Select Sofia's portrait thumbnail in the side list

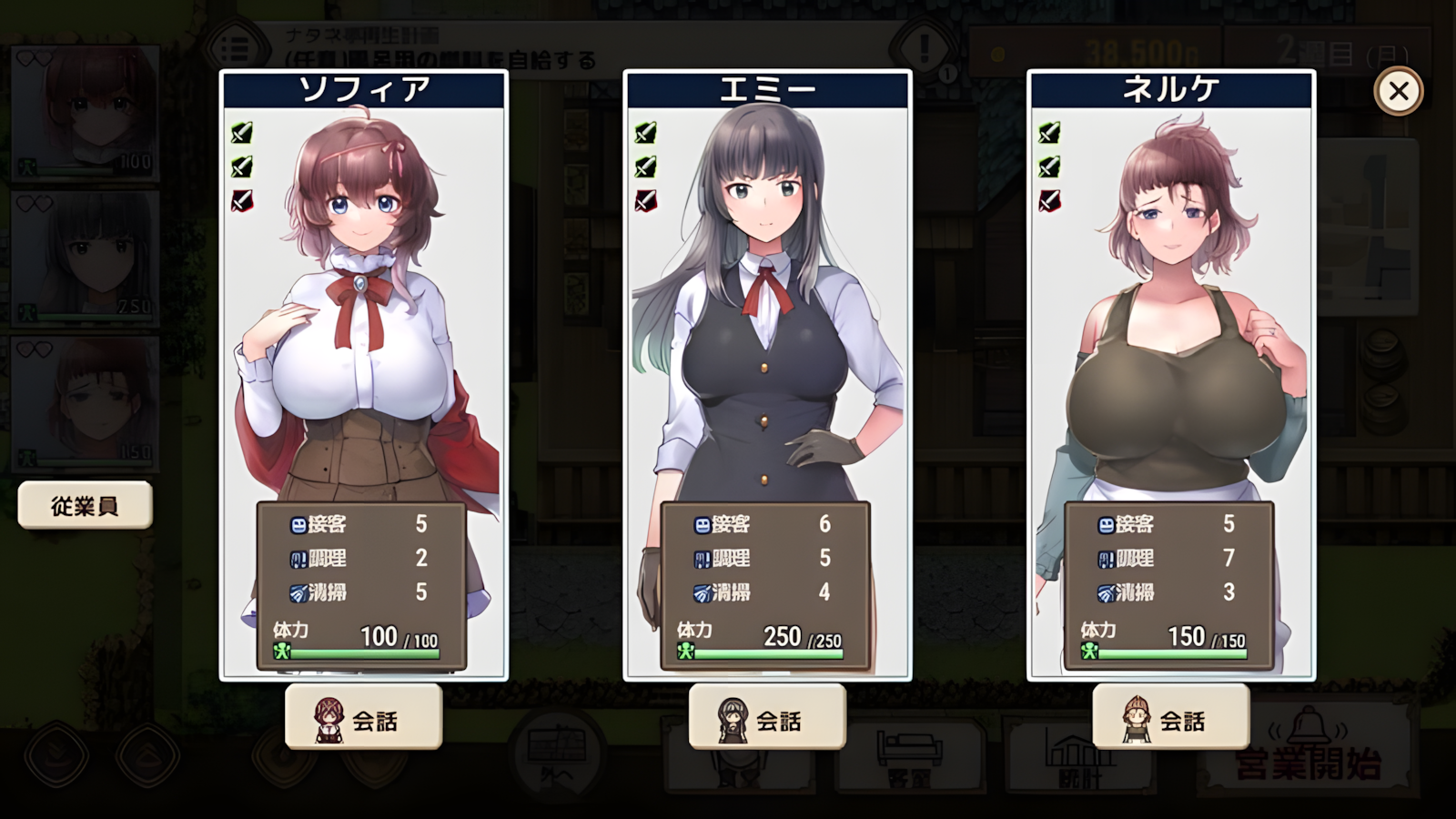86,112
